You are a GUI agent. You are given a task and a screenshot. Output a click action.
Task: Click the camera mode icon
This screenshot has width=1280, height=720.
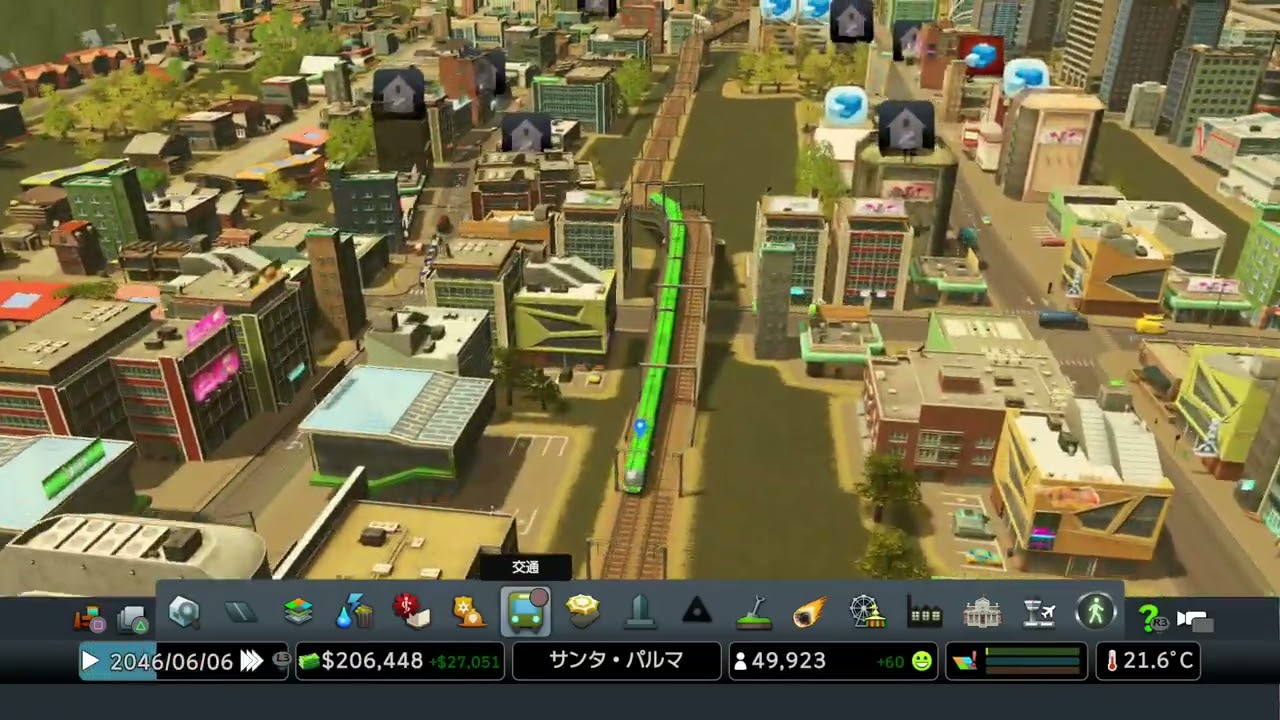(x=1195, y=620)
